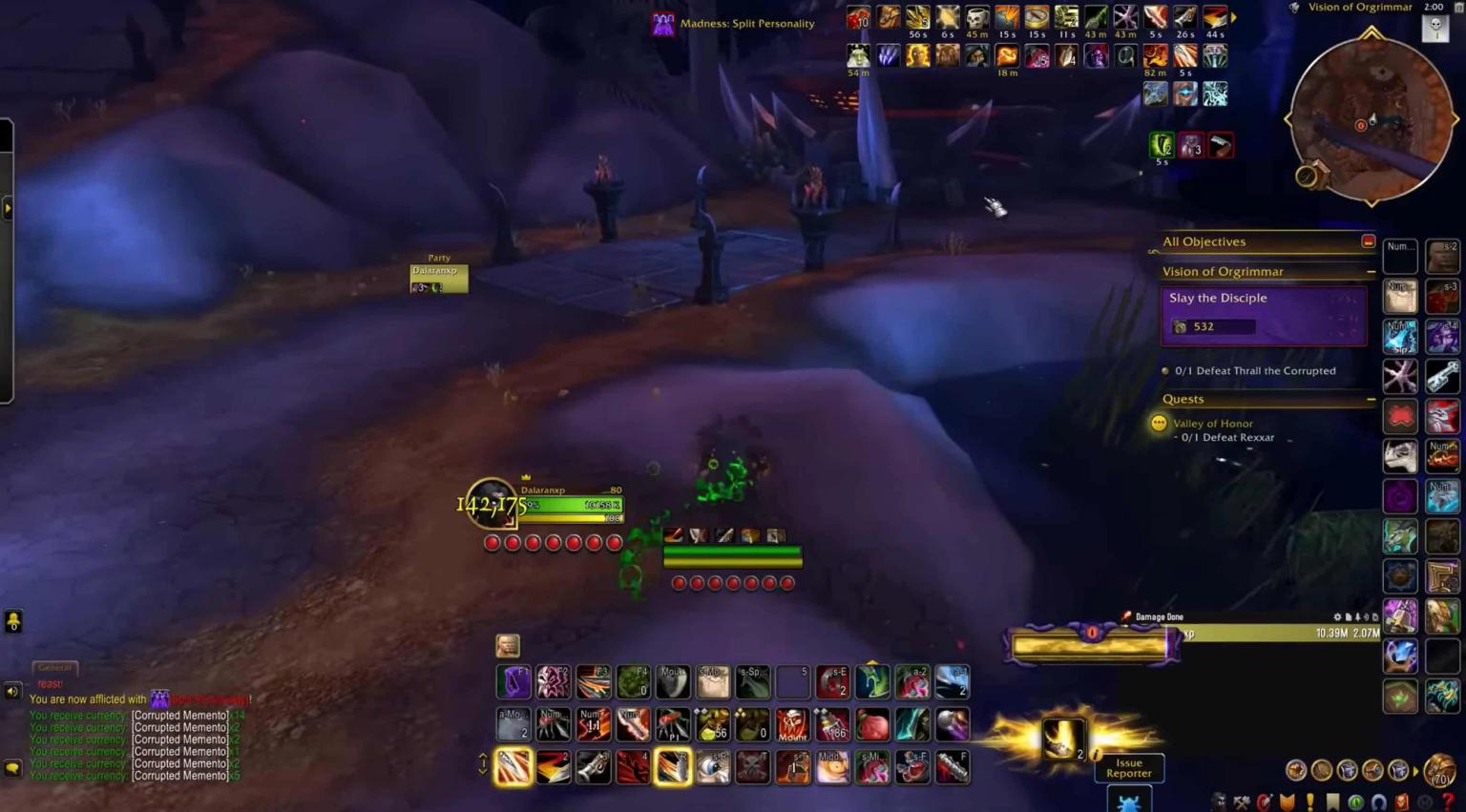This screenshot has width=1466, height=812.
Task: Click the Issue Reporter button
Action: (x=1129, y=769)
